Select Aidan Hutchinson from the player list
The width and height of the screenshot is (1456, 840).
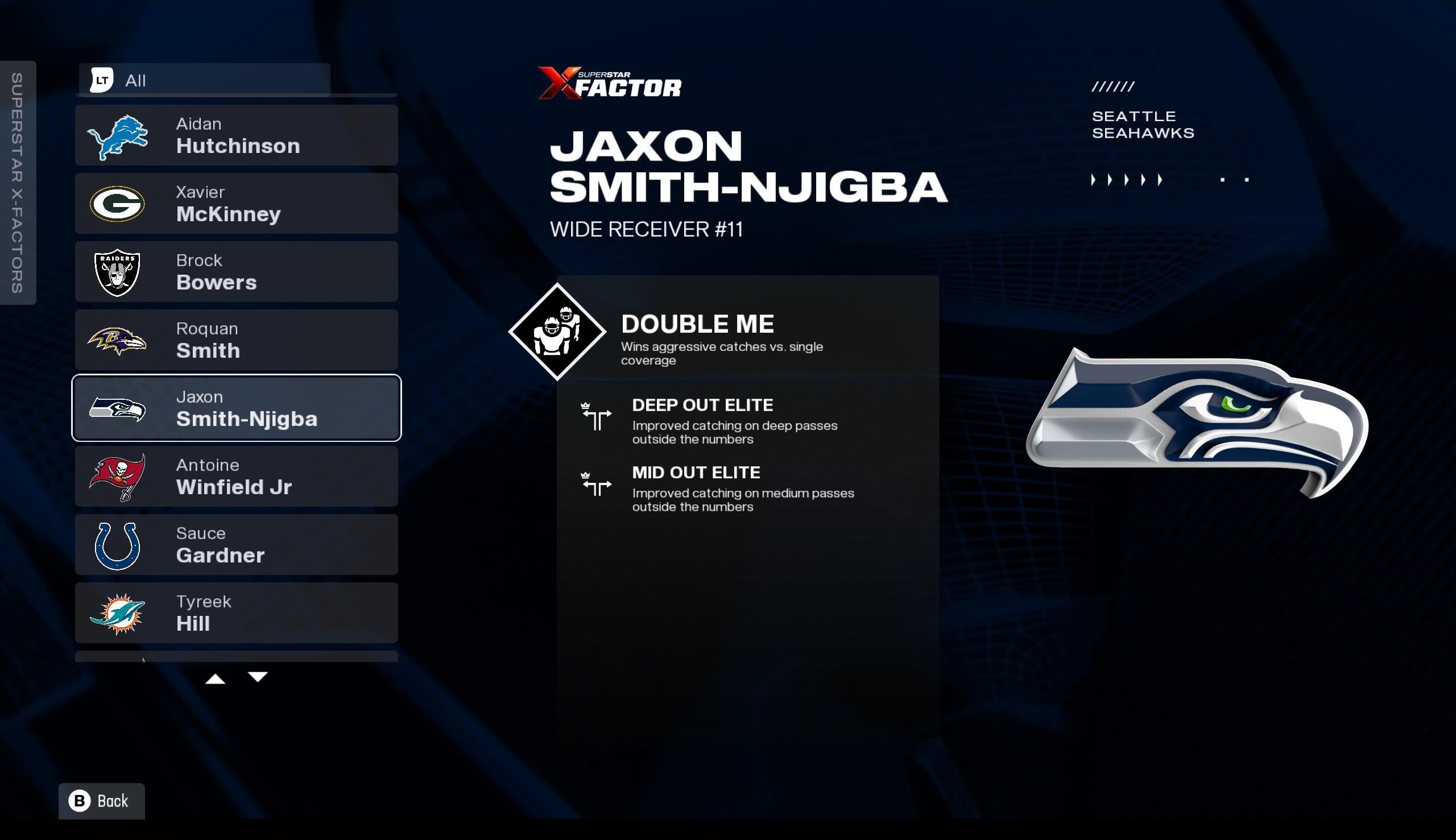[236, 135]
